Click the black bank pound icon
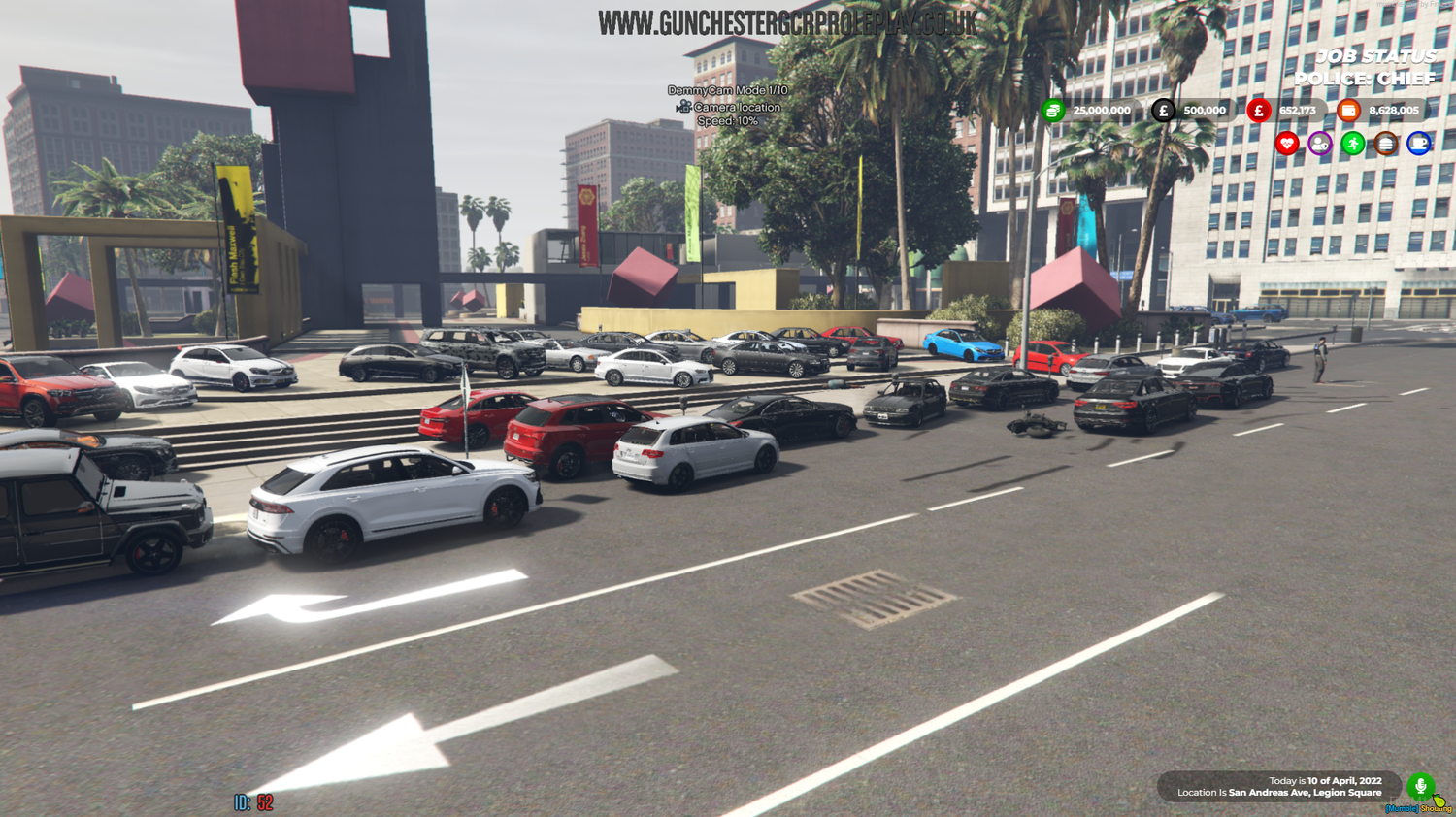 click(x=1161, y=111)
